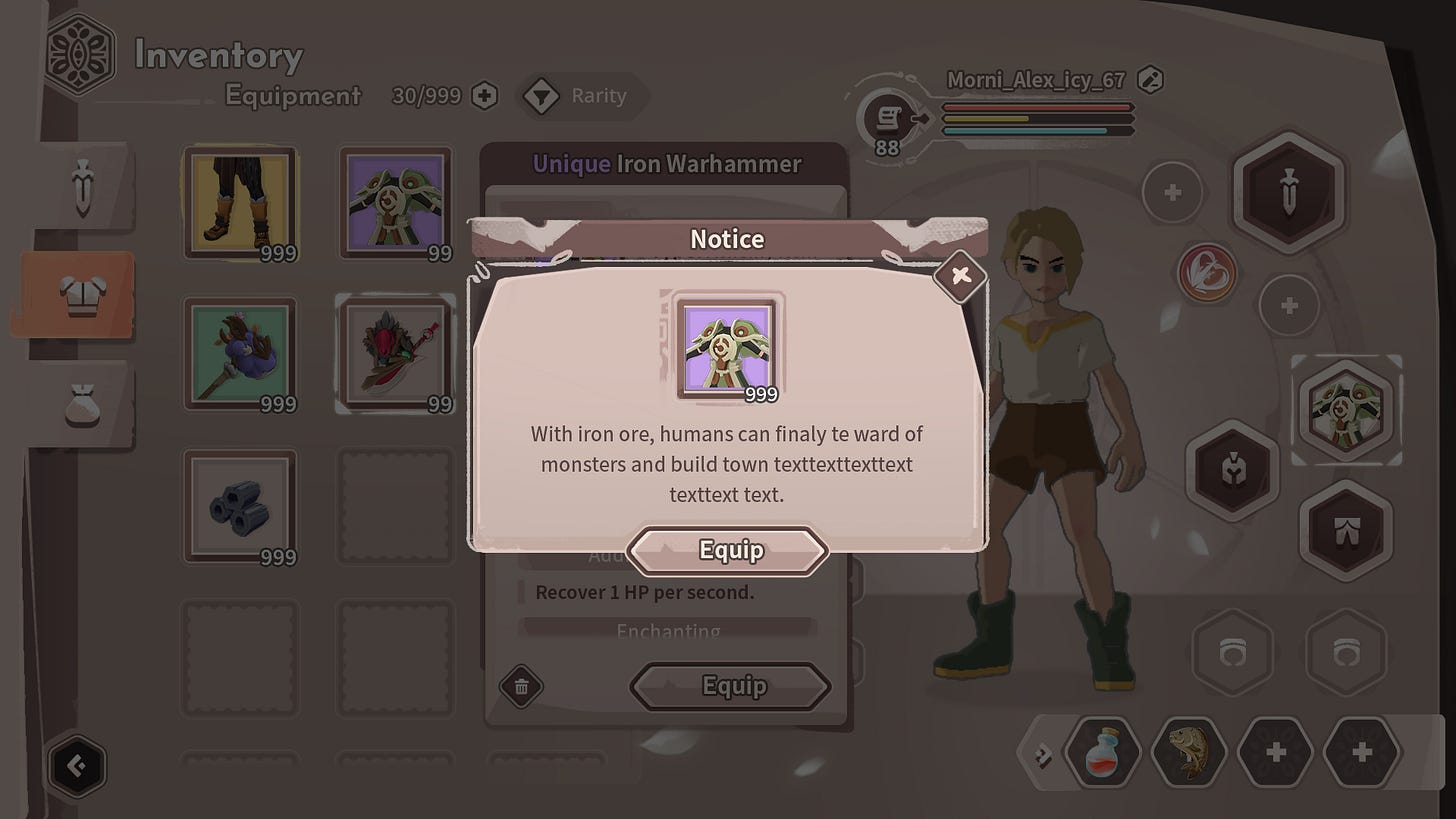This screenshot has width=1456, height=819.
Task: Go back using the arrow button
Action: point(77,766)
